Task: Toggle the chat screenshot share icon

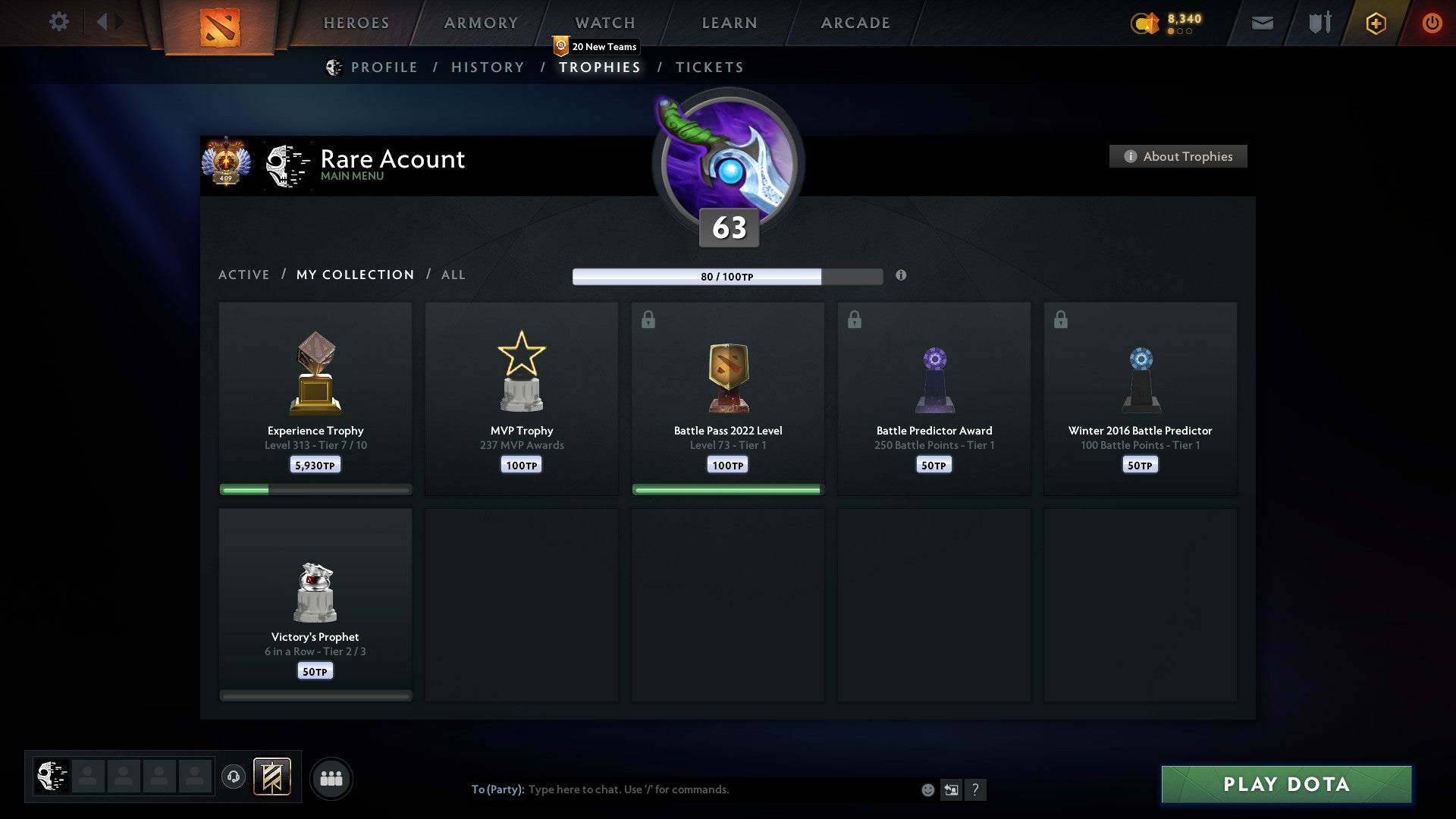Action: coord(952,789)
